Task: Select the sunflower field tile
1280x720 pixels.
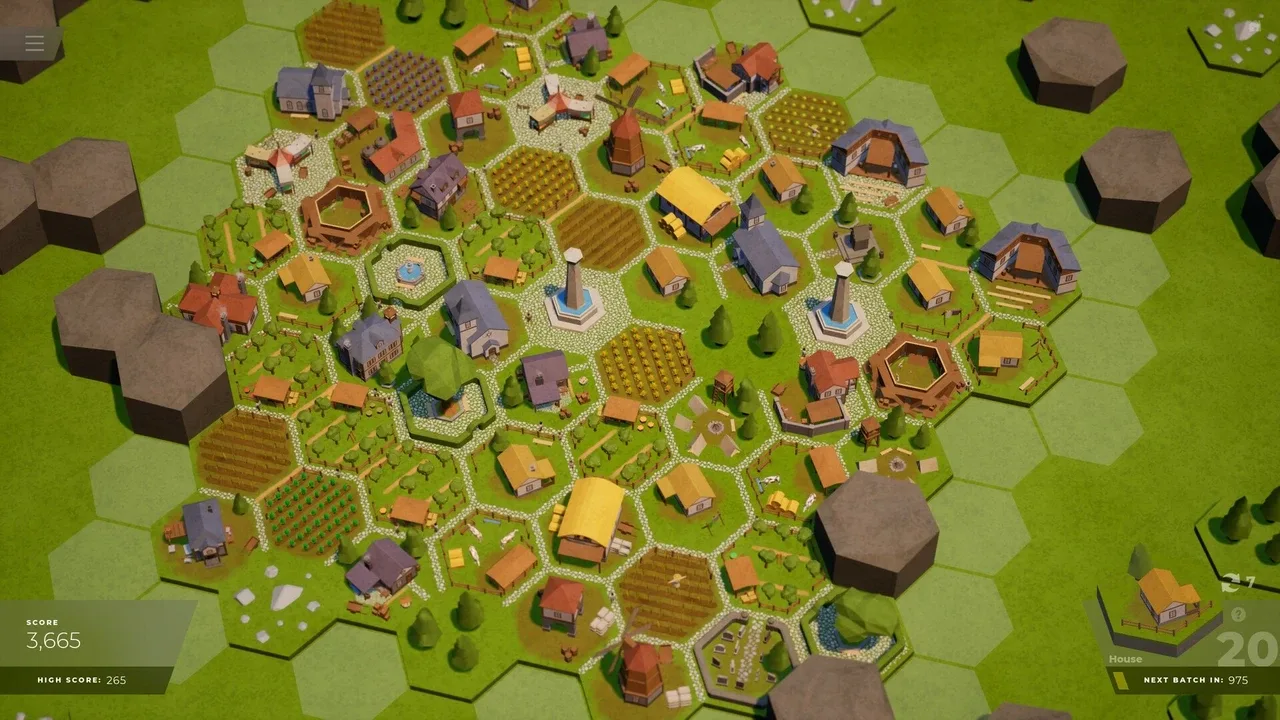Action: pos(645,365)
